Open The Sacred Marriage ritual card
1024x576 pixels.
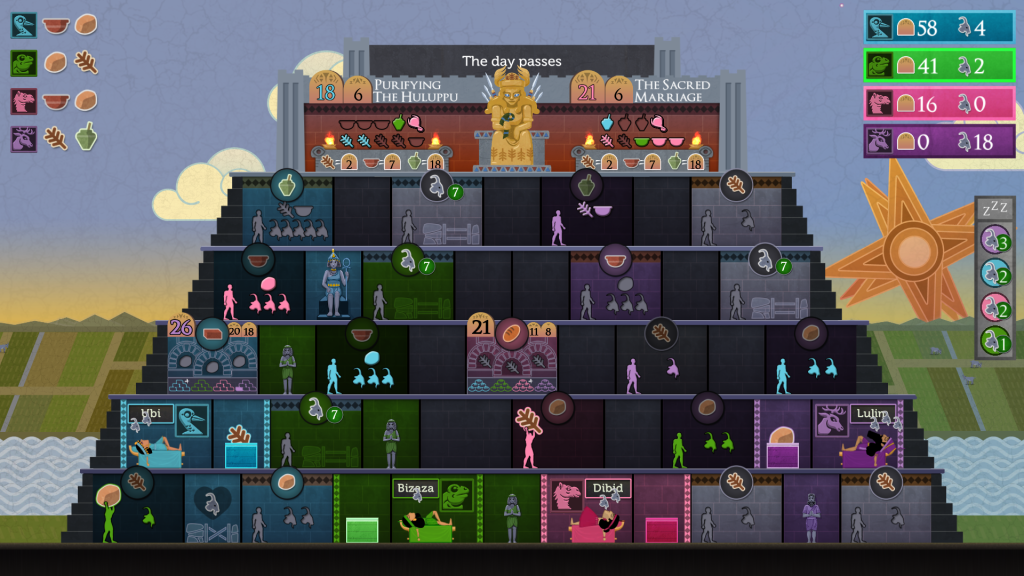647,121
